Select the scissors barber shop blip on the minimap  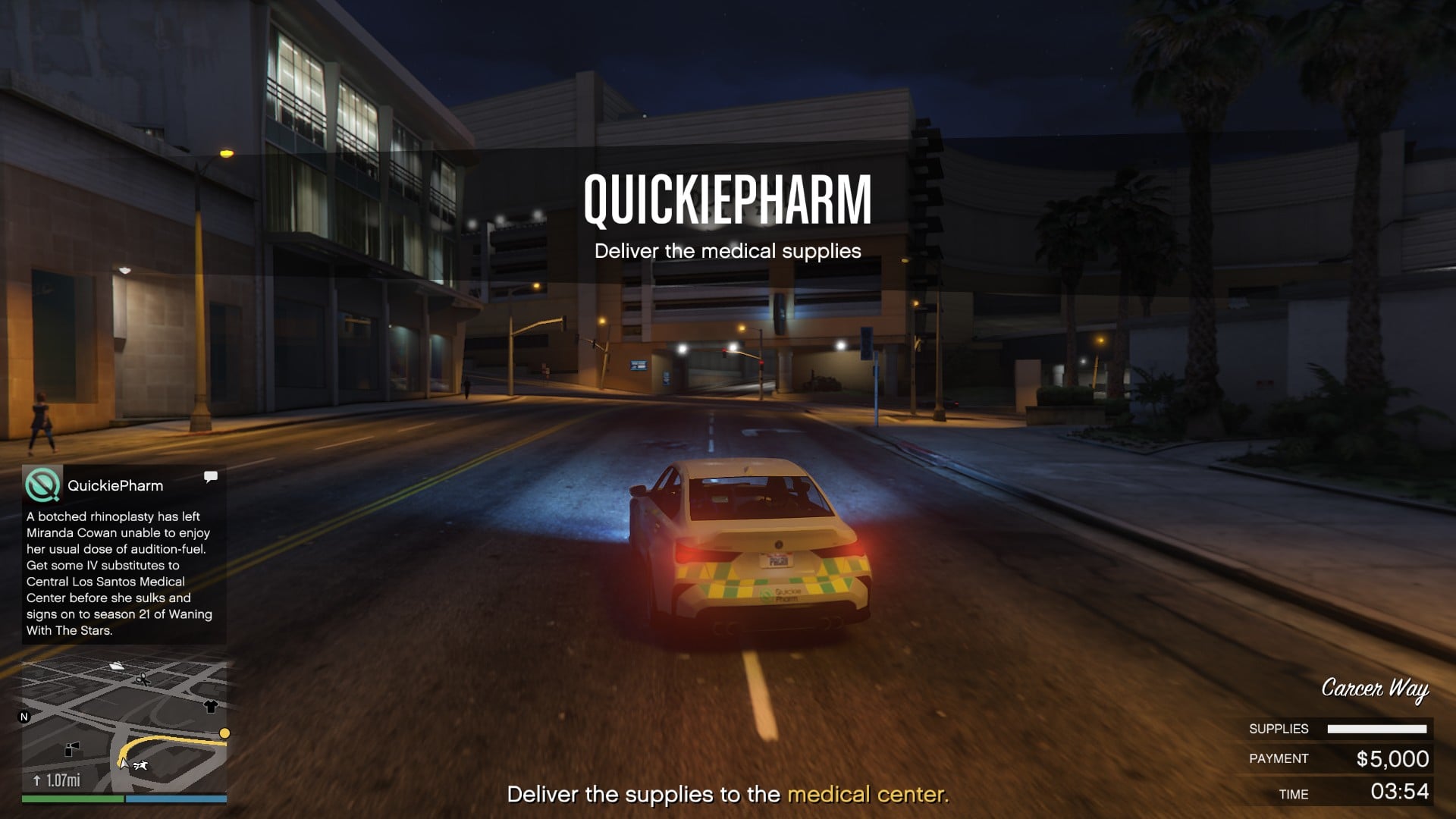click(x=142, y=679)
